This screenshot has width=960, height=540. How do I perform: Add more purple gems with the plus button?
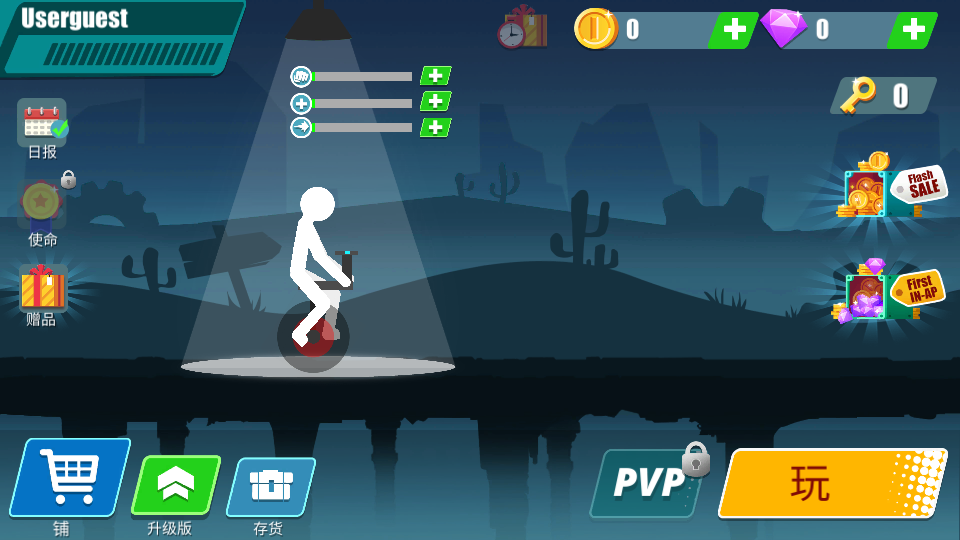[x=912, y=30]
